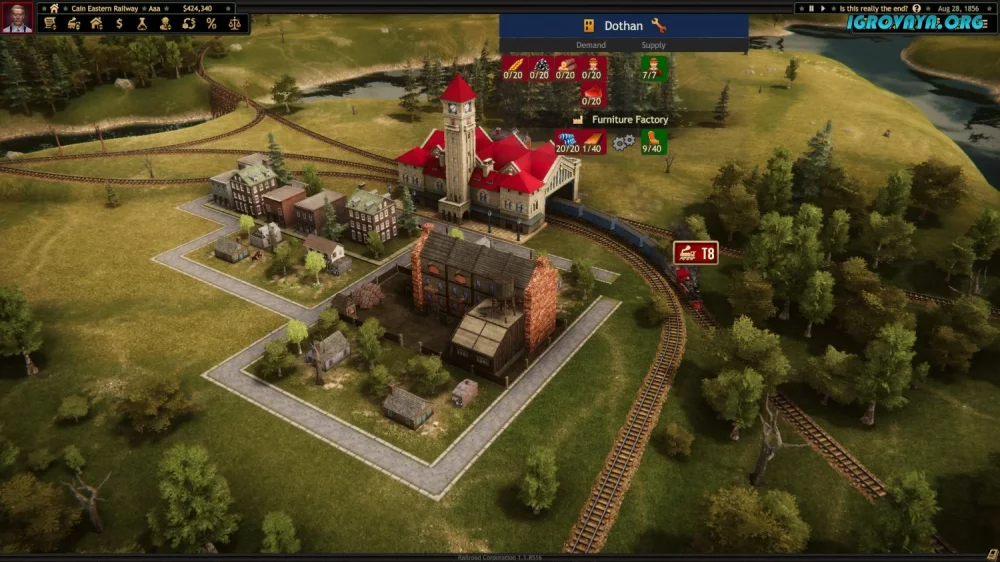Open the locomotive trains list
Screen dimensions: 1000x562
point(73,23)
